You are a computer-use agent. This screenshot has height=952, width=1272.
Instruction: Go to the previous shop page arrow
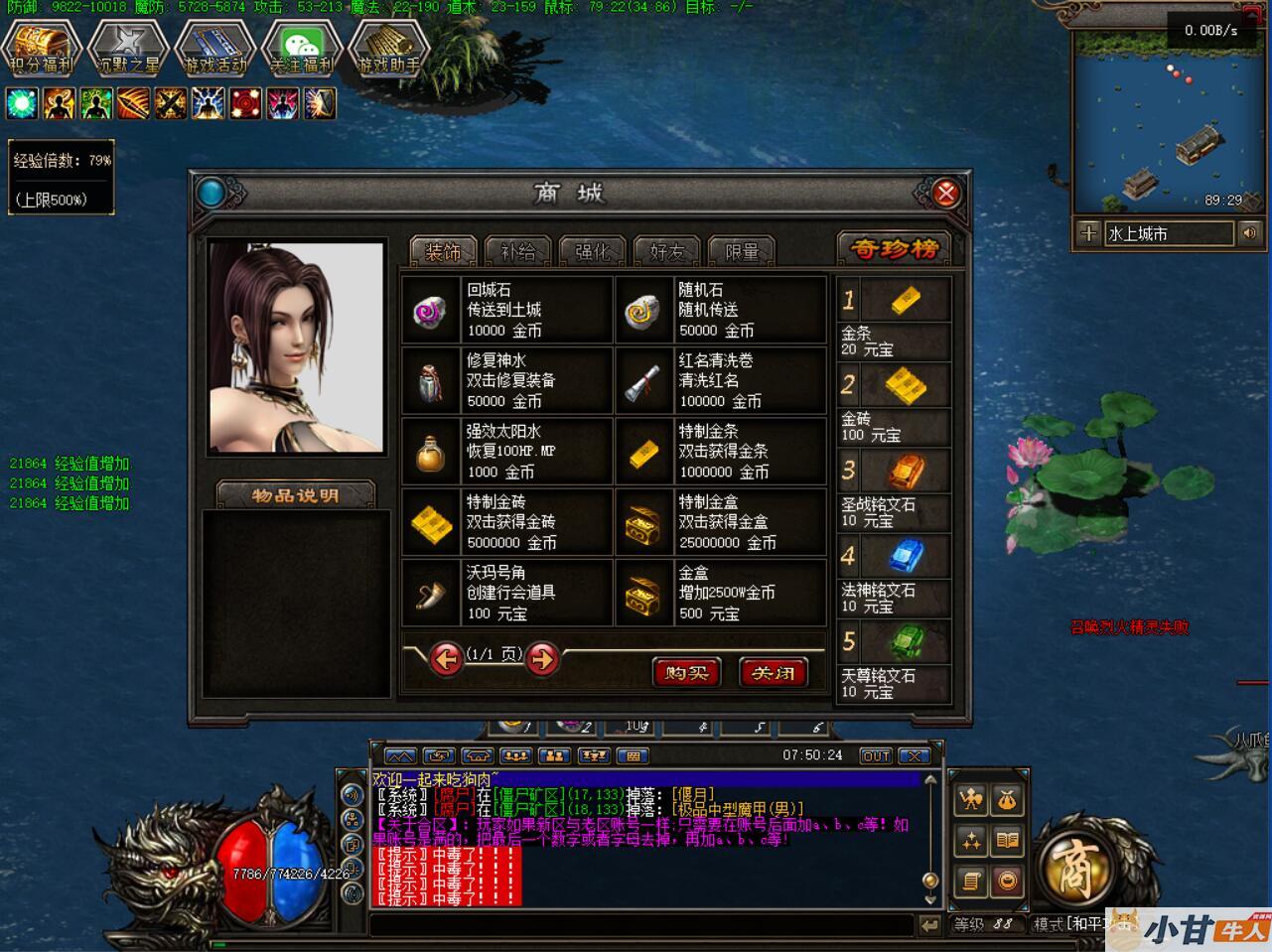pyautogui.click(x=446, y=658)
